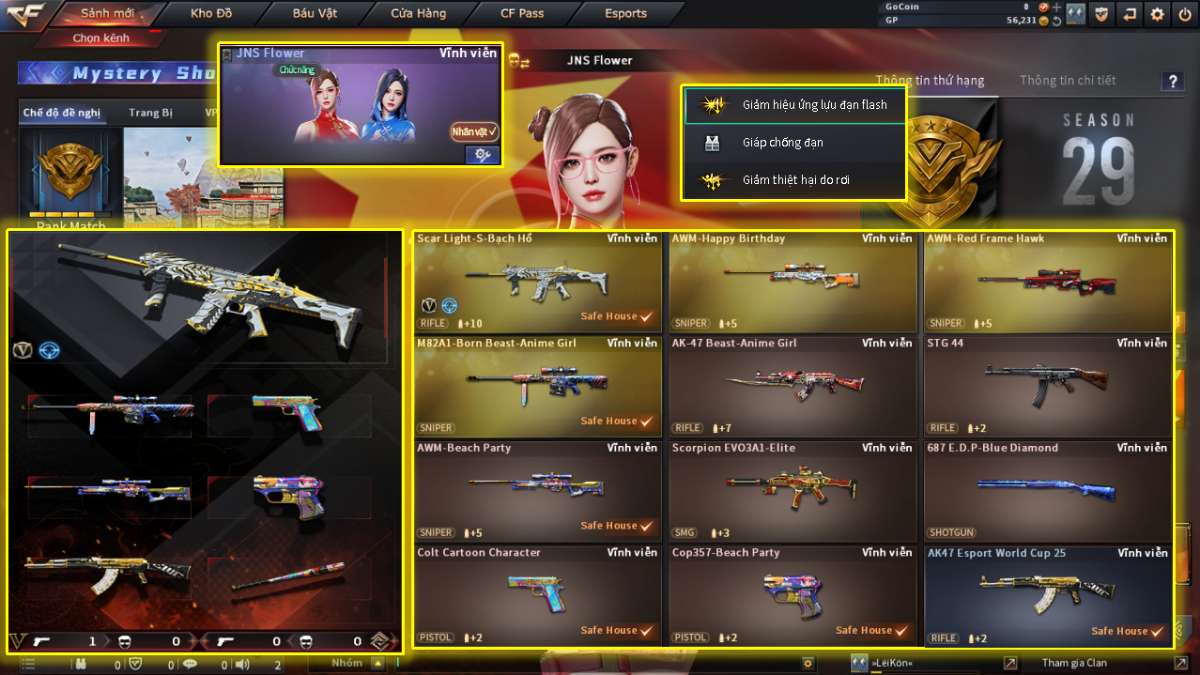The image size is (1200, 675).
Task: Open the Esports tab
Action: point(626,14)
